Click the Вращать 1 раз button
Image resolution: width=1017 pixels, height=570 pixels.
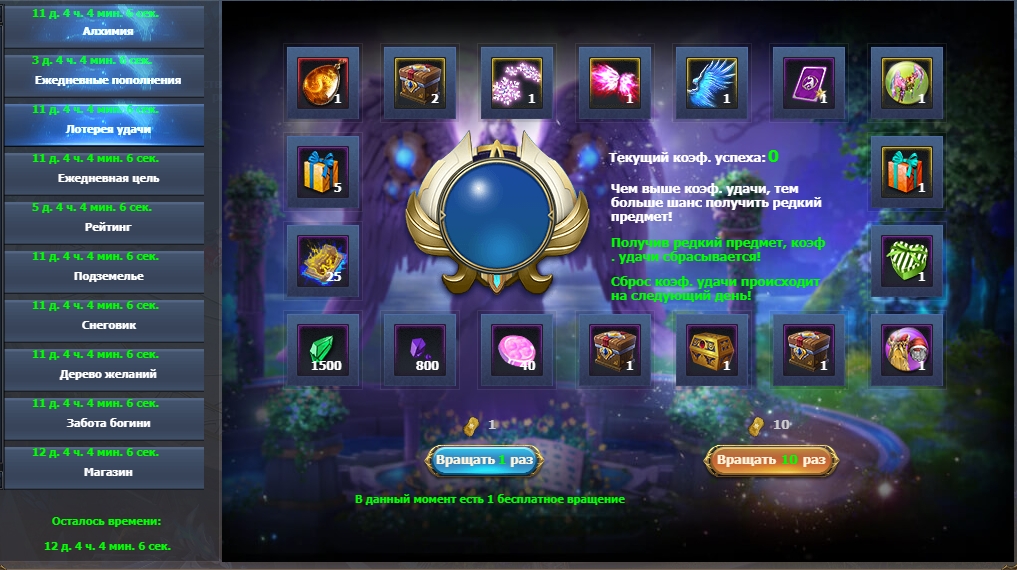[485, 460]
